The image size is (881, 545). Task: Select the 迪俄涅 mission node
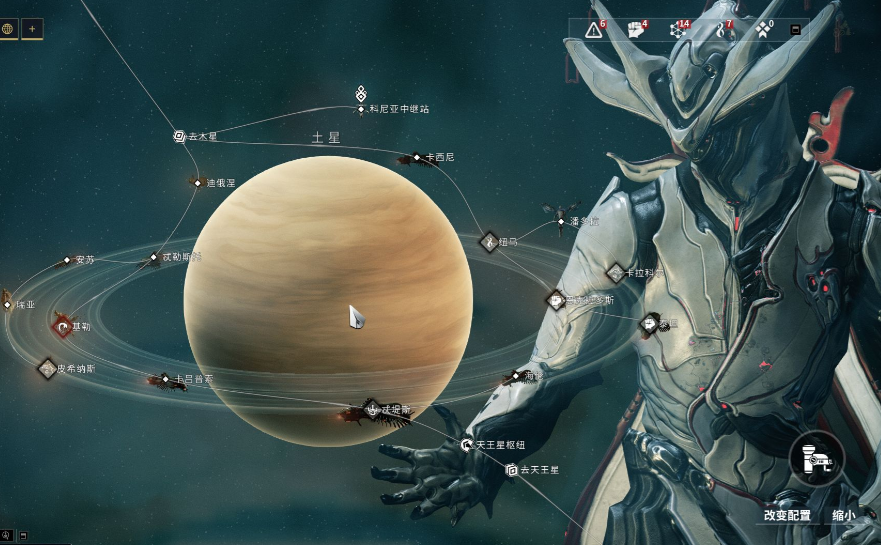click(x=198, y=183)
